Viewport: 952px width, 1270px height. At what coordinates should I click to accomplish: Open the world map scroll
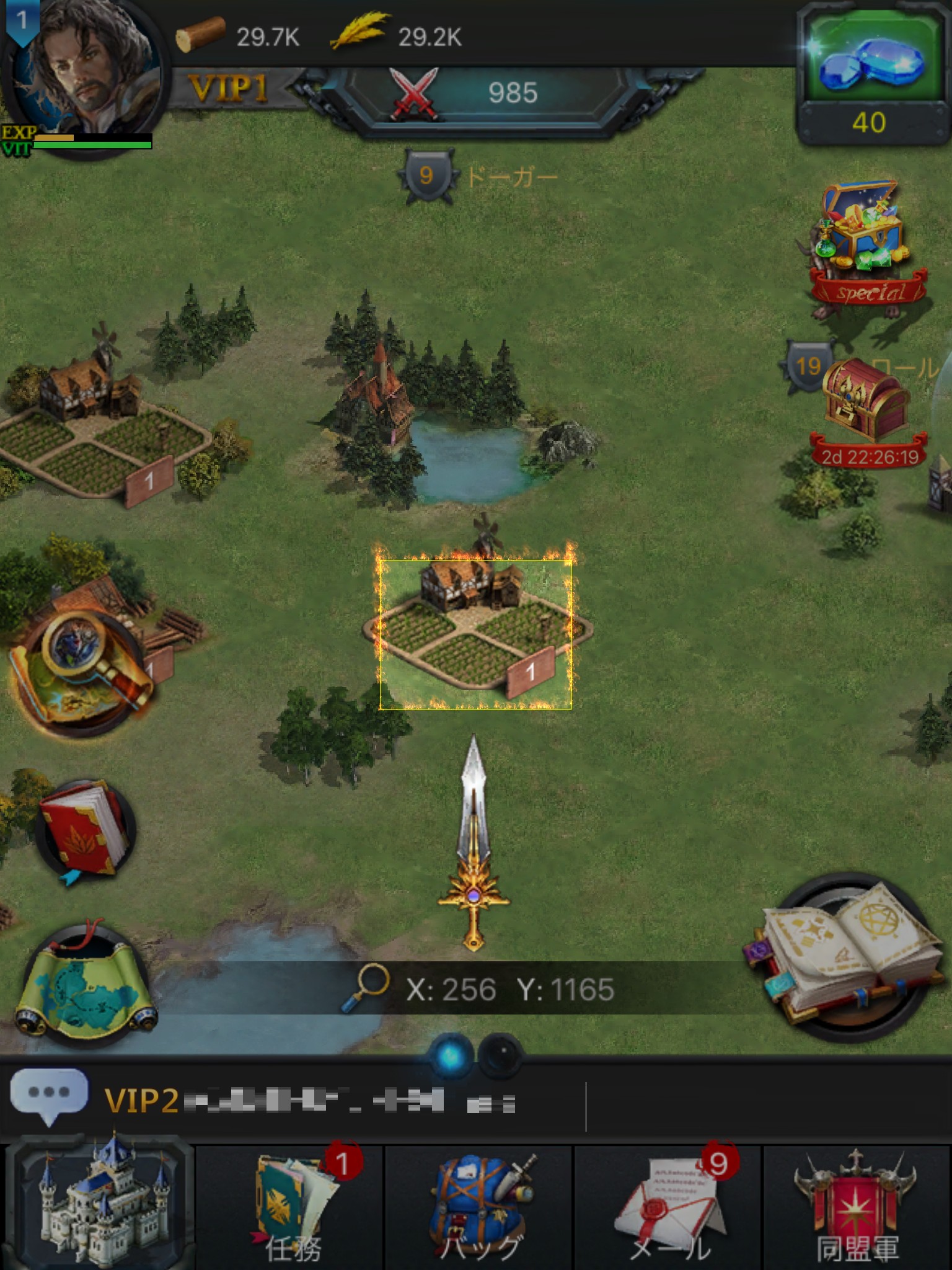click(x=86, y=986)
